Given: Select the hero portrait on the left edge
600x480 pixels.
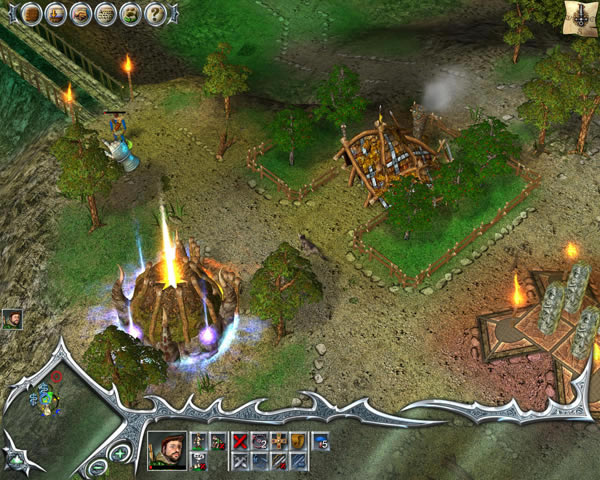Looking at the screenshot, I should [x=12, y=319].
